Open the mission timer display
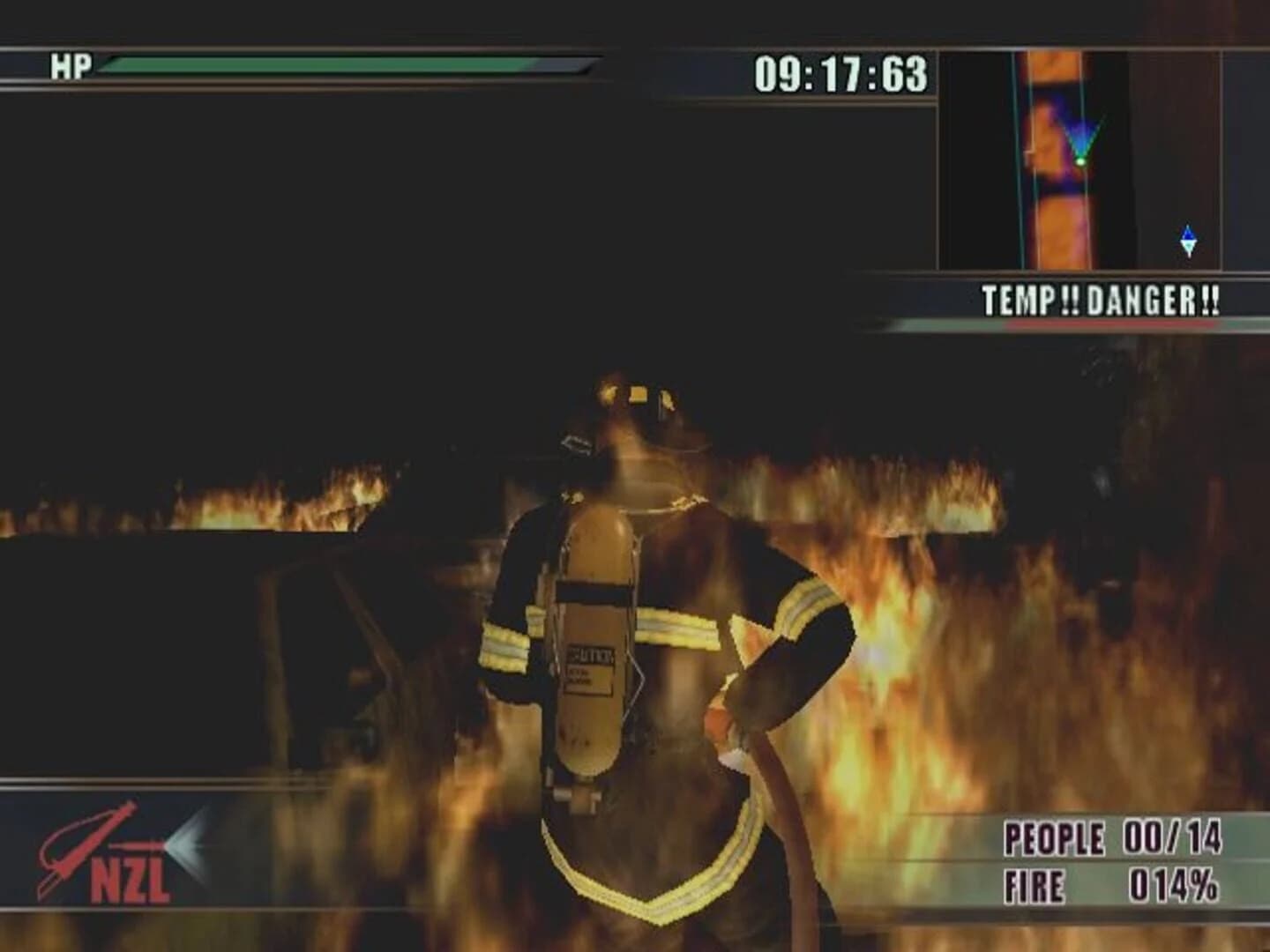Image resolution: width=1270 pixels, height=952 pixels. (x=840, y=75)
